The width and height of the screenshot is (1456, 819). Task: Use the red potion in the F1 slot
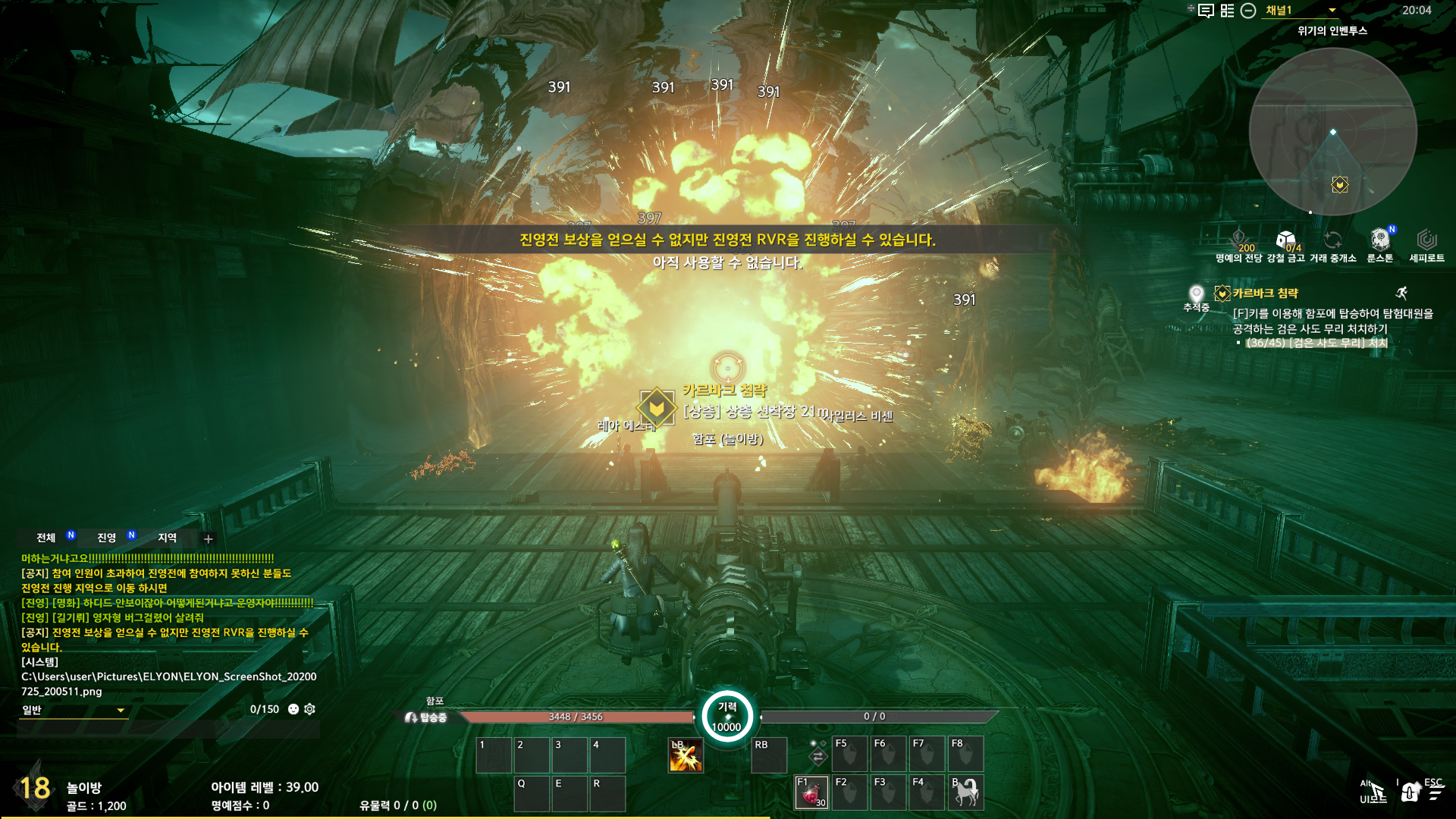[x=811, y=792]
